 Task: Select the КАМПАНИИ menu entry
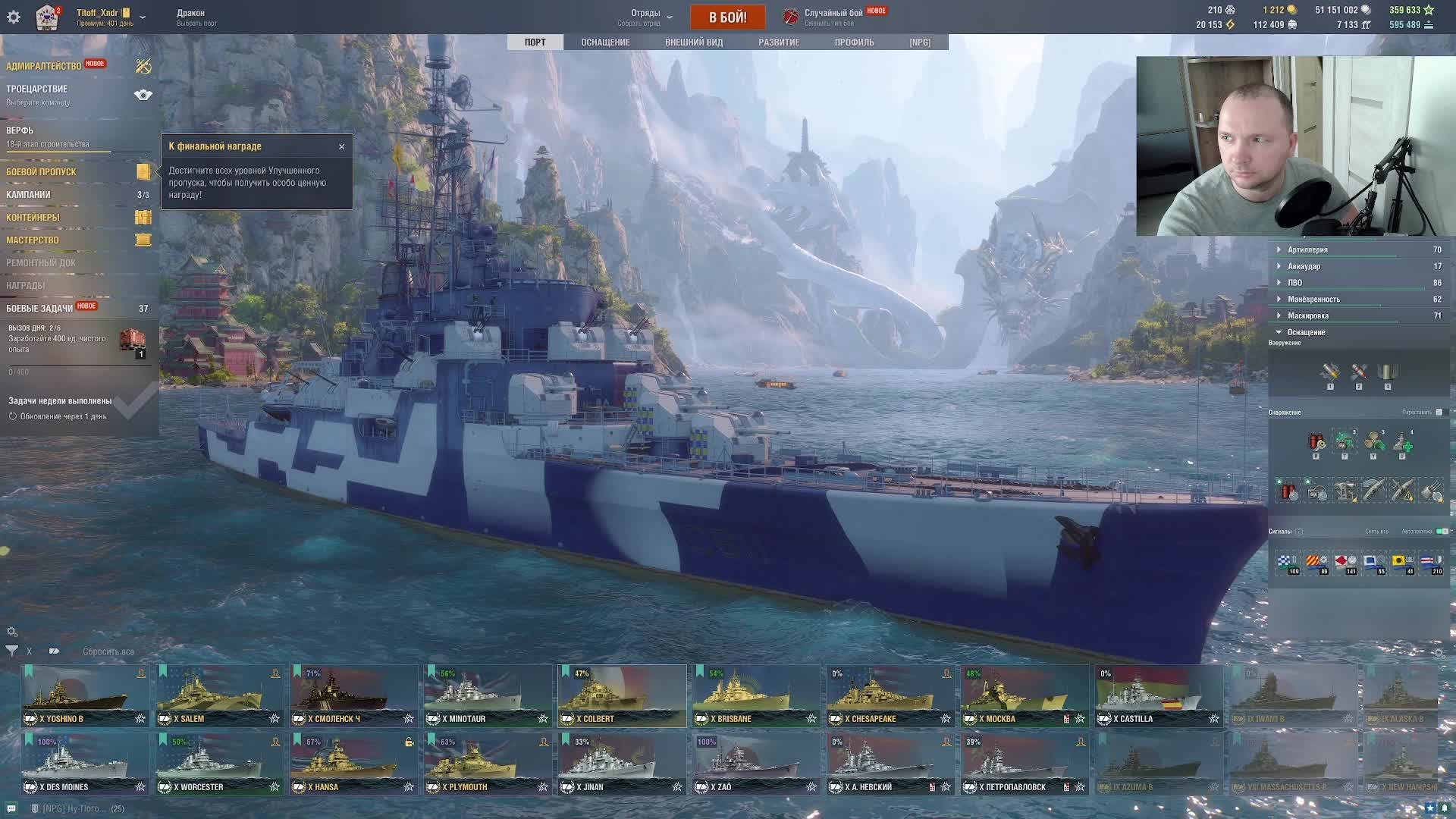(29, 195)
